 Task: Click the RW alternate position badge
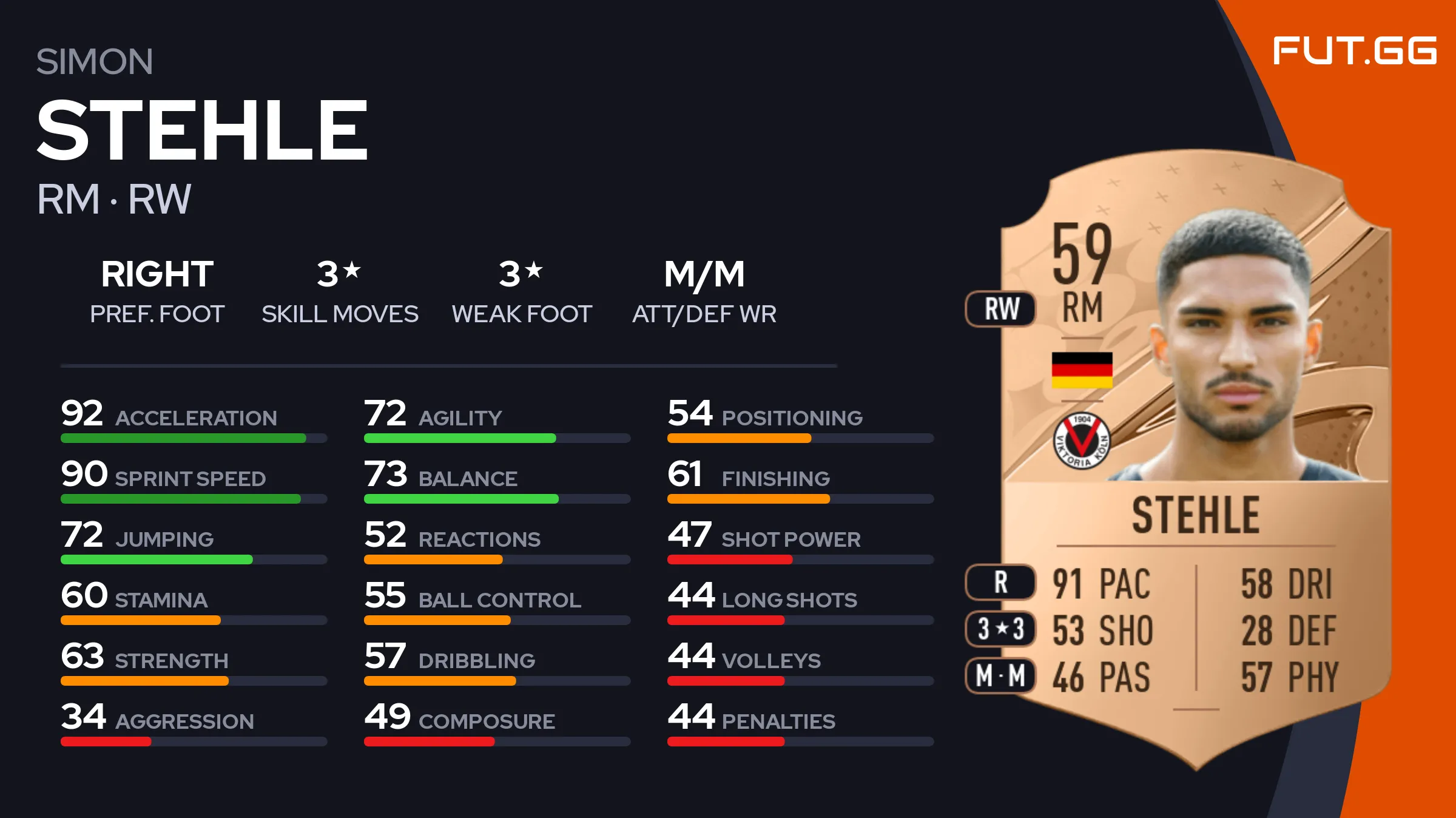1001,309
